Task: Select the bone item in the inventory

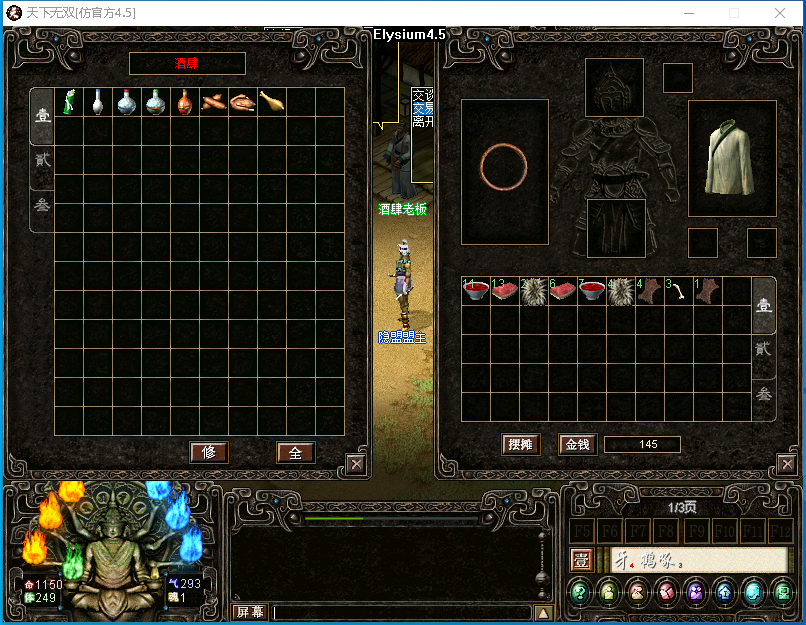Action: tap(679, 291)
